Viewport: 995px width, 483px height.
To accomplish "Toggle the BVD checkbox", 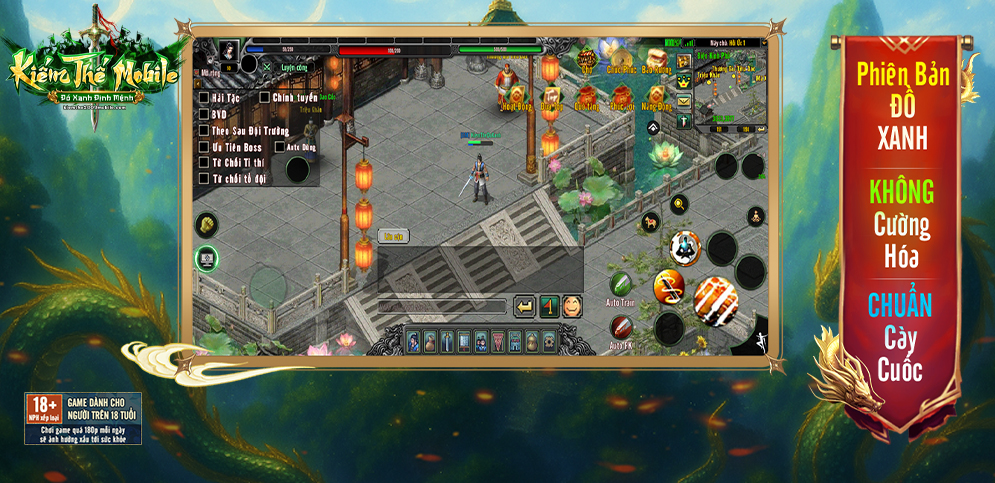I will pos(204,114).
